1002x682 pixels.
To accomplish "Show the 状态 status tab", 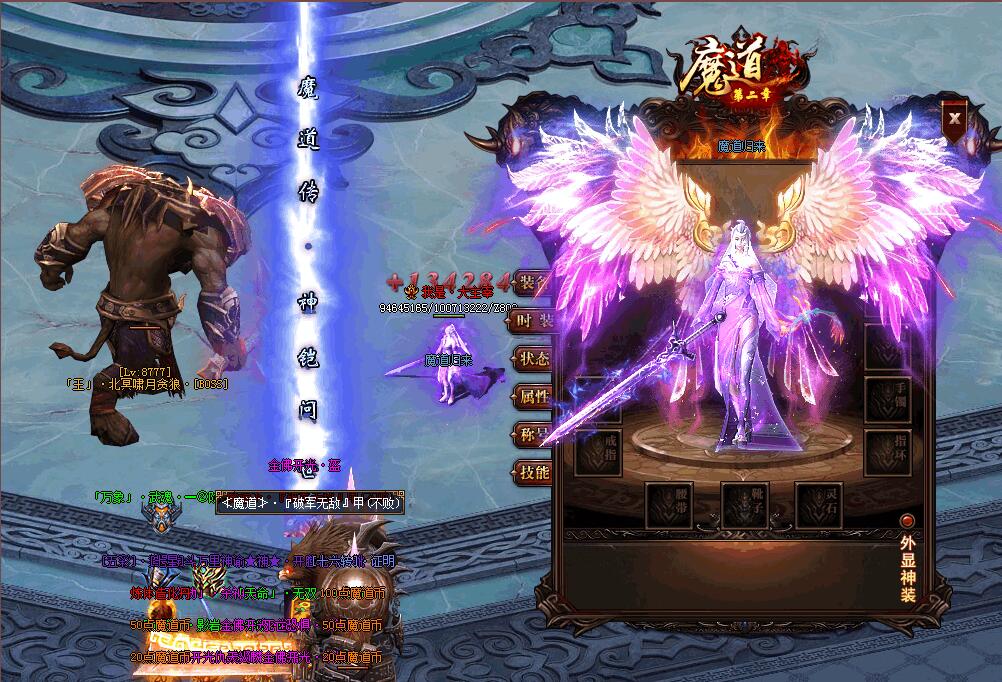I will click(531, 359).
